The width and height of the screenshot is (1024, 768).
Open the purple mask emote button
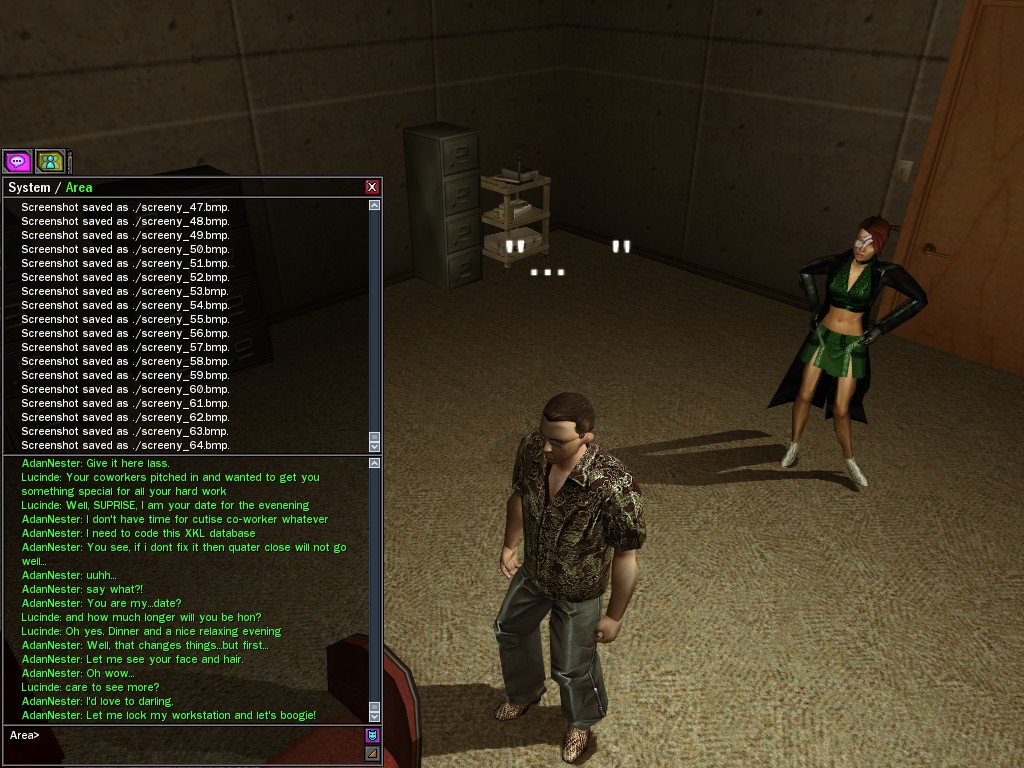tap(373, 735)
